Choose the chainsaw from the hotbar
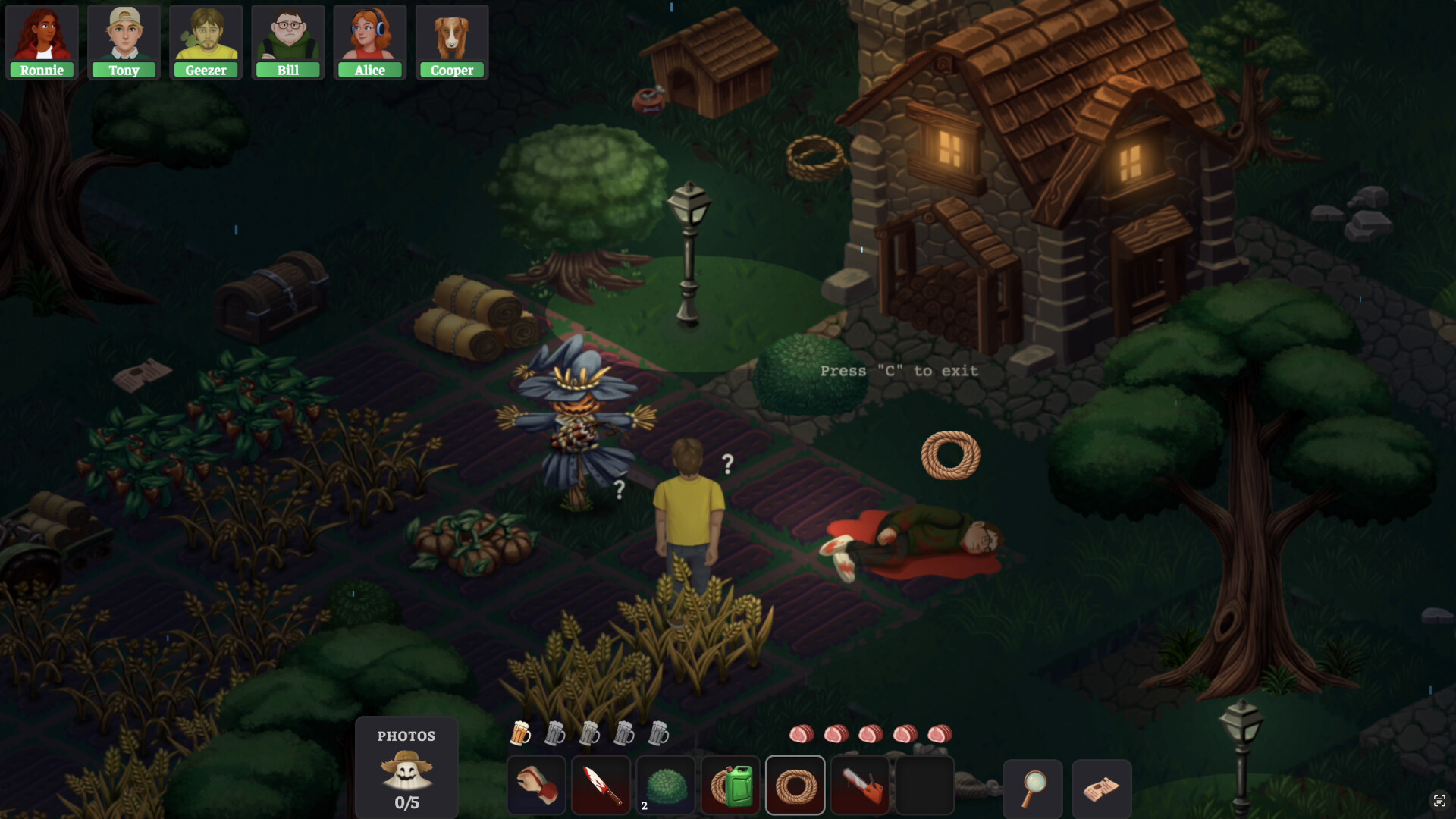1456x819 pixels. [861, 785]
